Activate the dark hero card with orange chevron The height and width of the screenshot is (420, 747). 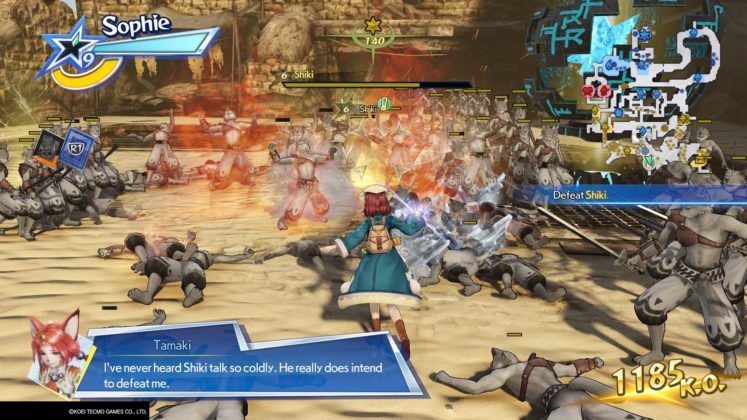point(47,149)
